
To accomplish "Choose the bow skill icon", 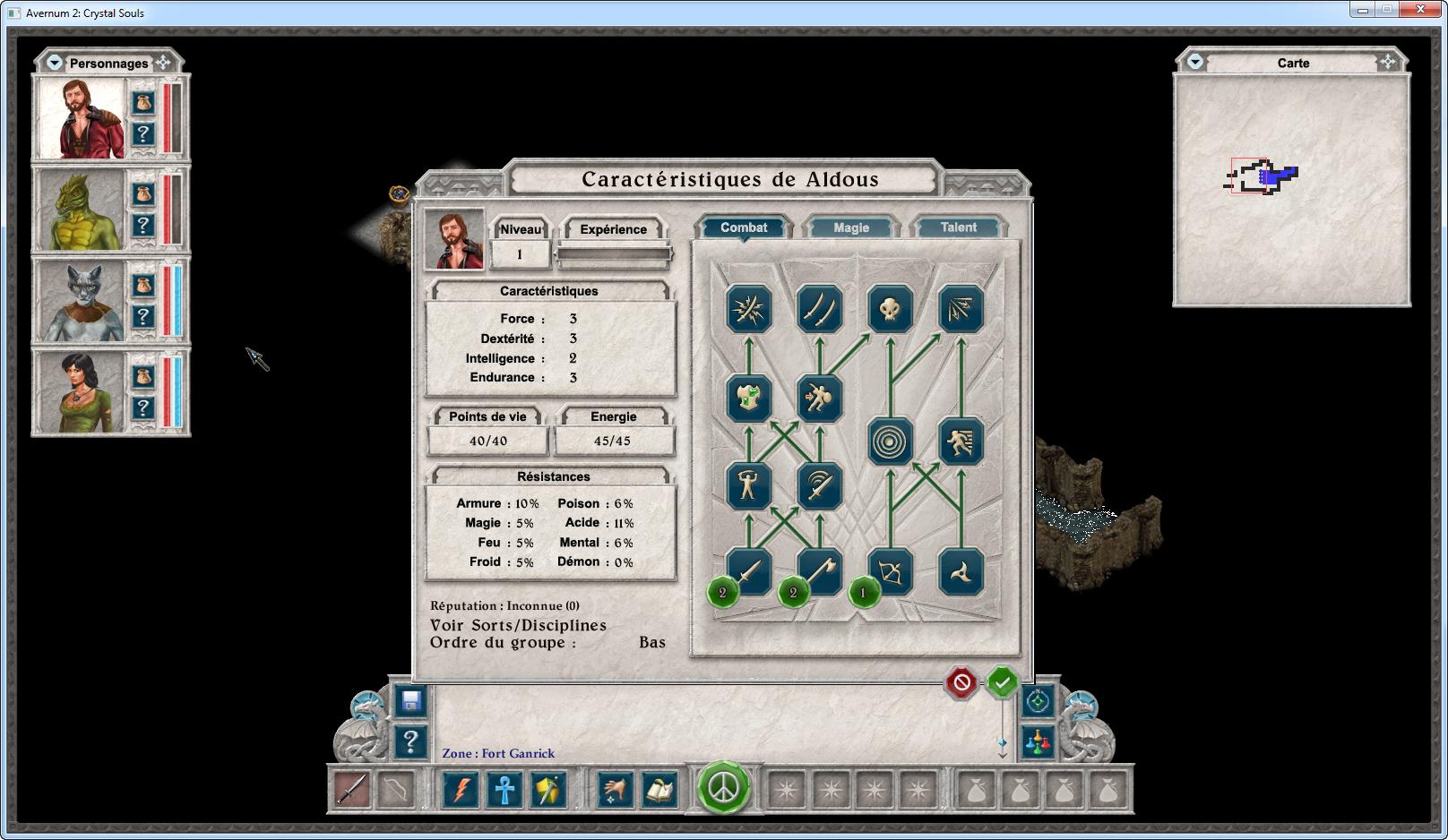I will click(x=890, y=571).
